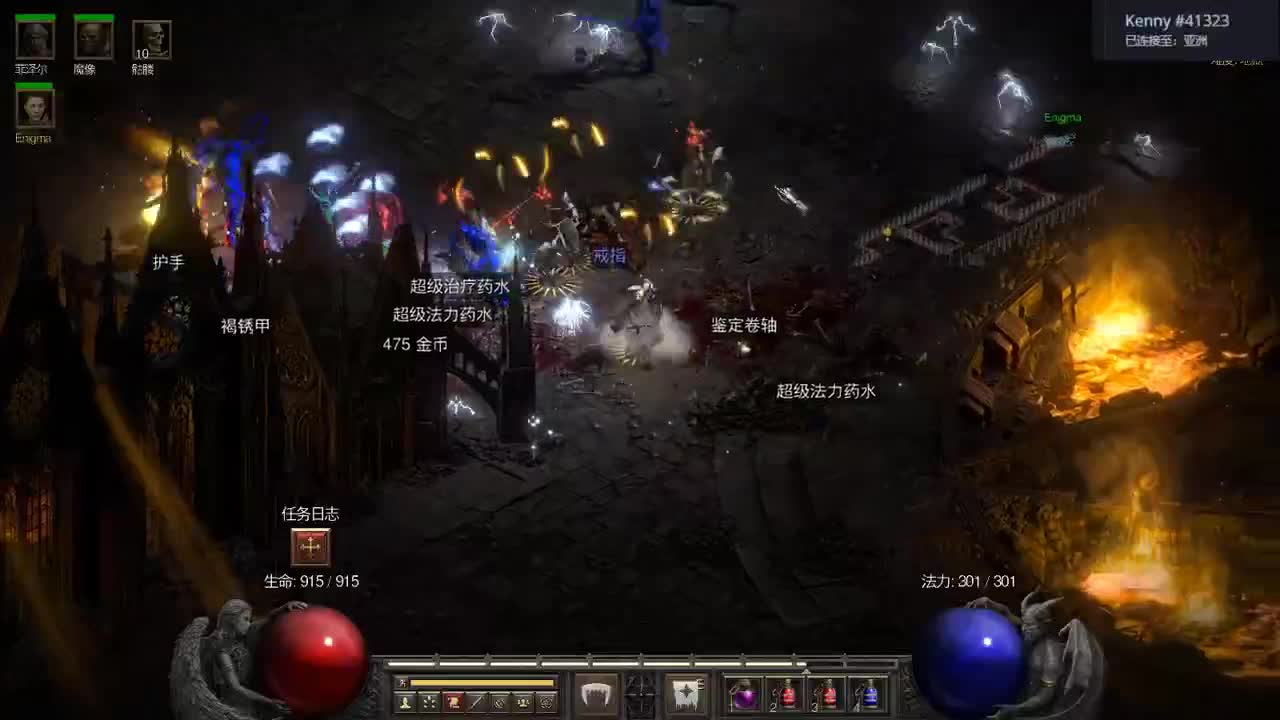1280x720 pixels.
Task: Drink the purple rejuvenation potion in belt slot 1
Action: (x=745, y=694)
